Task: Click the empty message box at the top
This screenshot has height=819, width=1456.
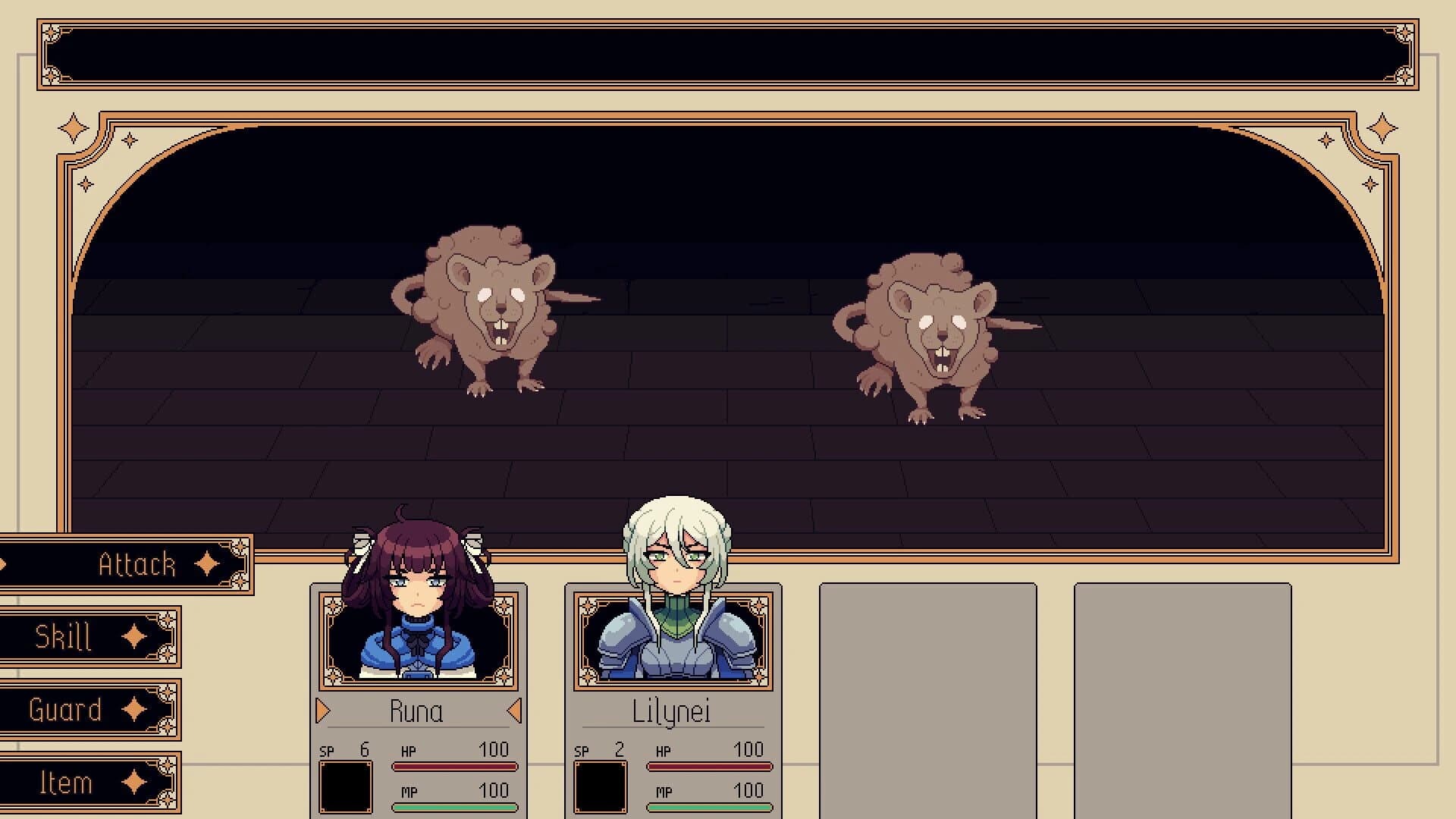Action: coord(728,53)
